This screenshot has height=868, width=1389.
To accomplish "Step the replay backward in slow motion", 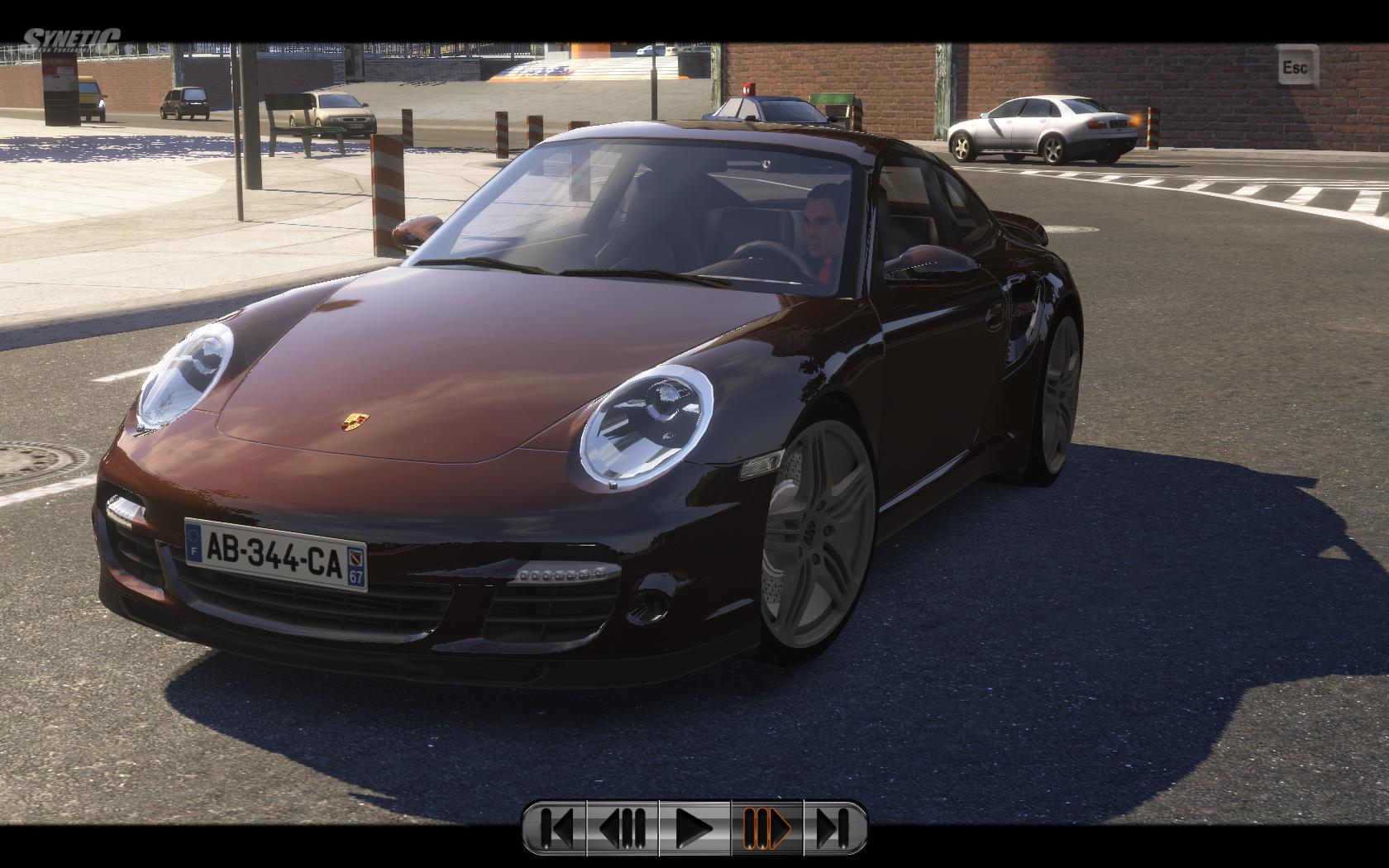I will point(623,827).
